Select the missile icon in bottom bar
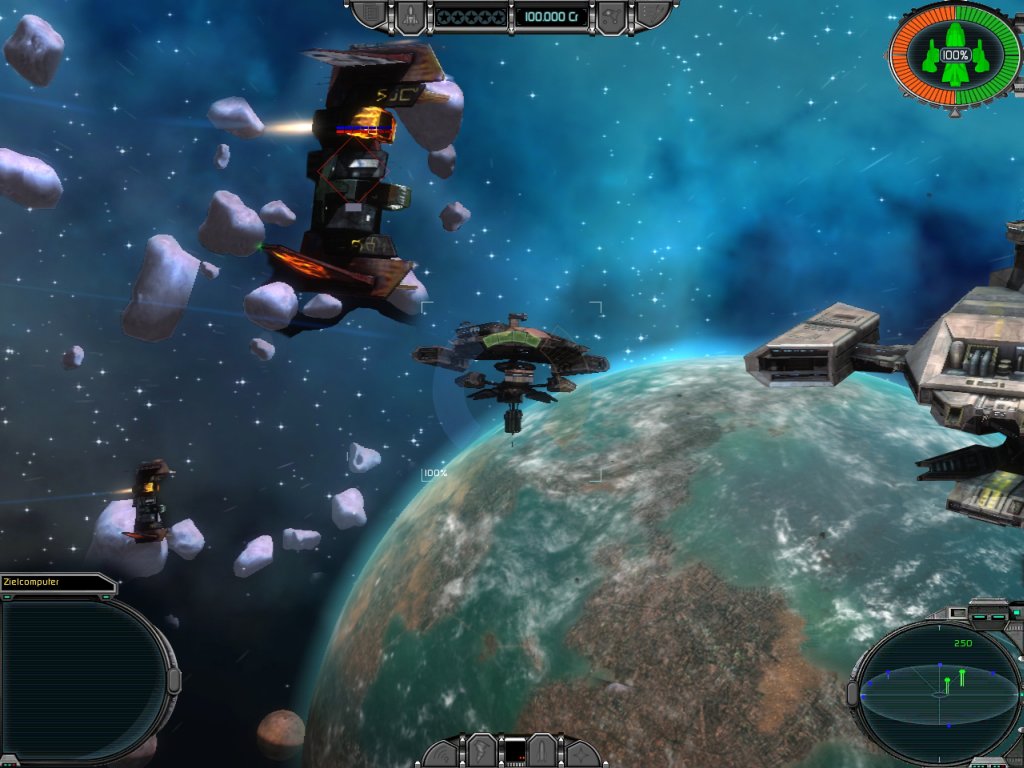Viewport: 1024px width, 768px height. (x=544, y=750)
